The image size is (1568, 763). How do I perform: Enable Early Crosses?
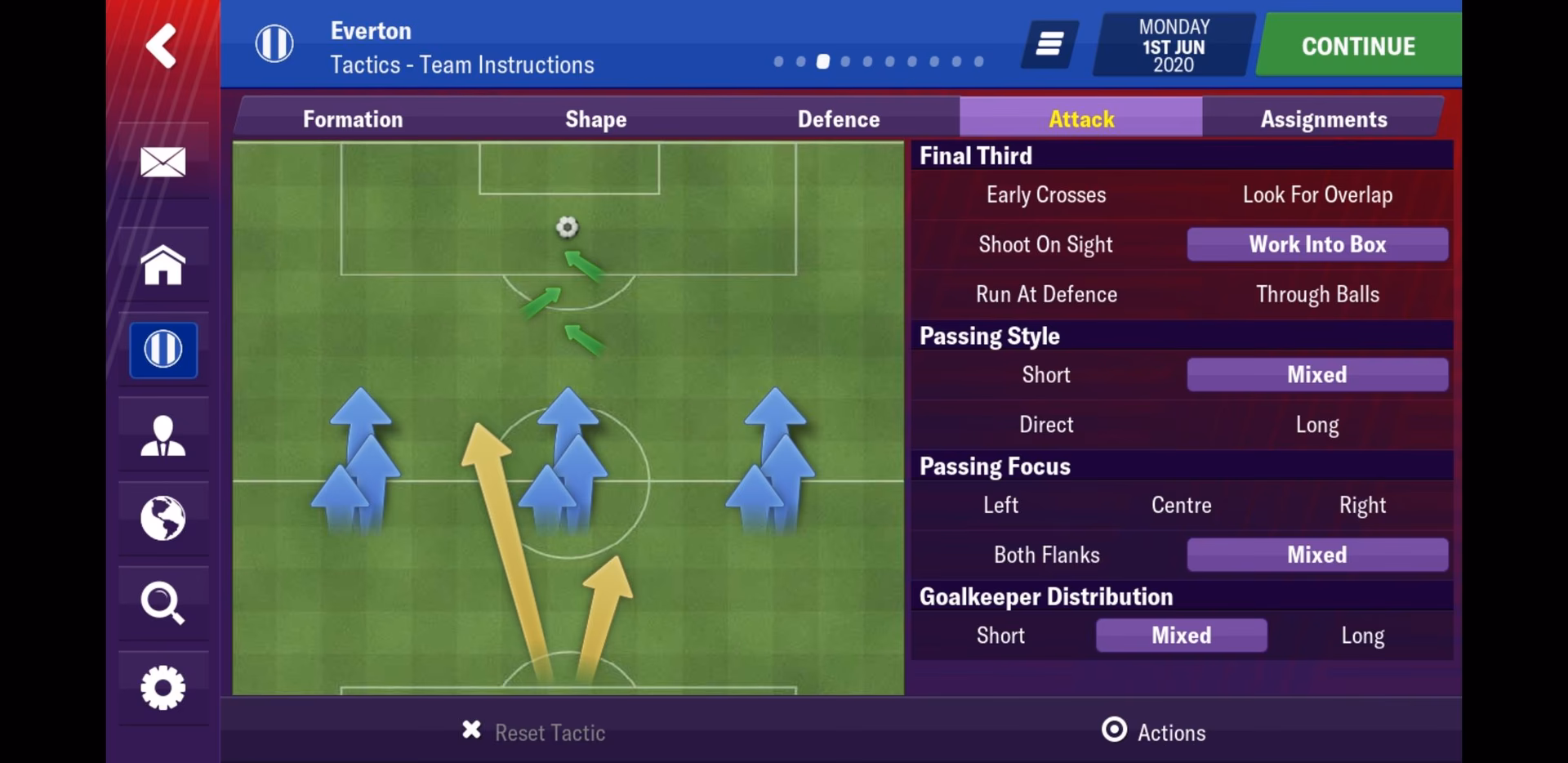1045,194
